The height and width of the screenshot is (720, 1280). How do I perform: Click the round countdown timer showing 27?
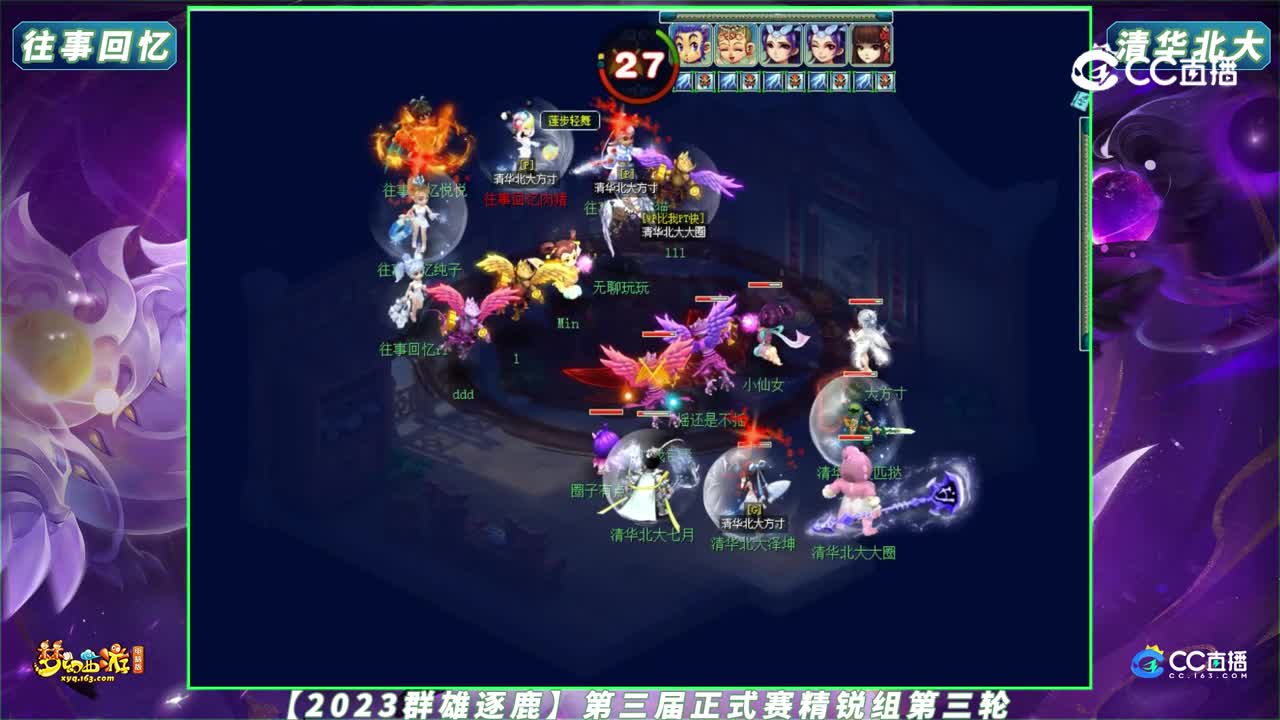tap(638, 64)
